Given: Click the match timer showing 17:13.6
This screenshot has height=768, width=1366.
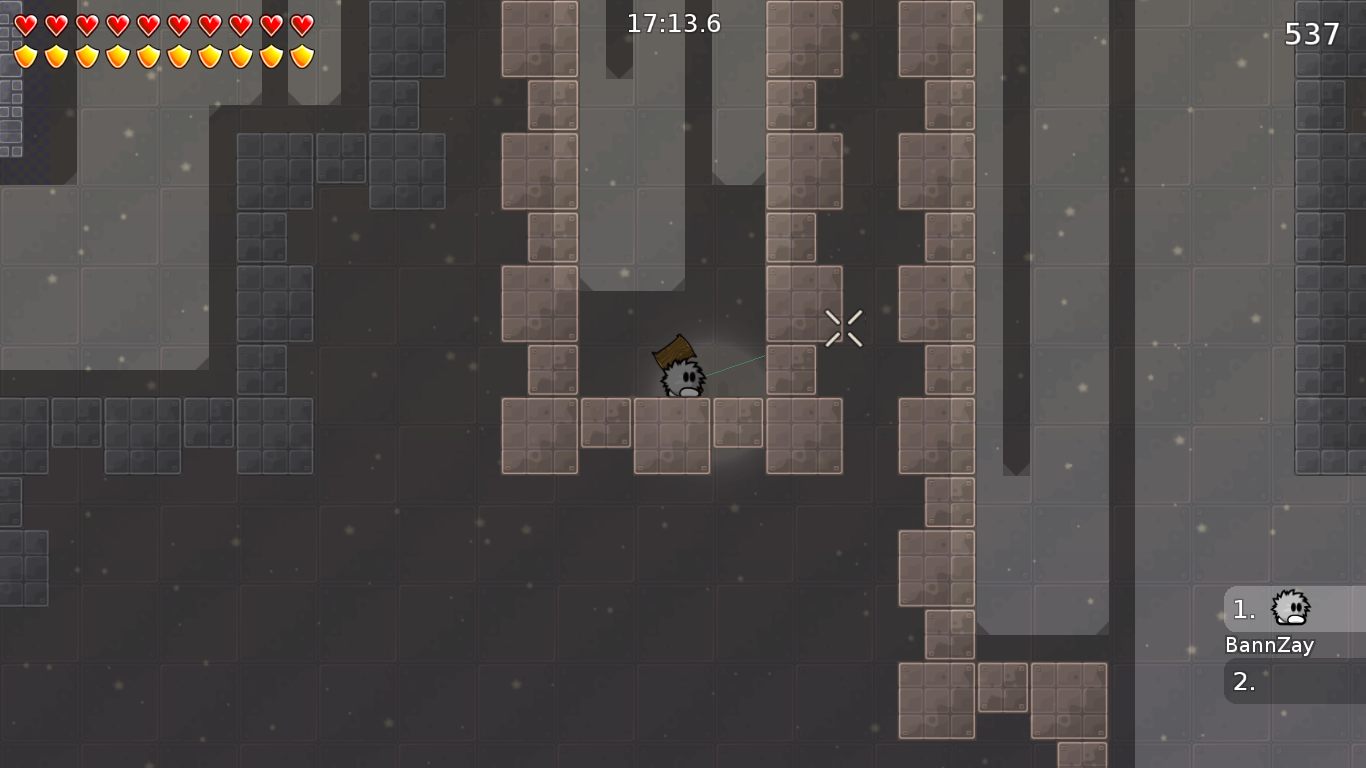Looking at the screenshot, I should click(x=673, y=23).
